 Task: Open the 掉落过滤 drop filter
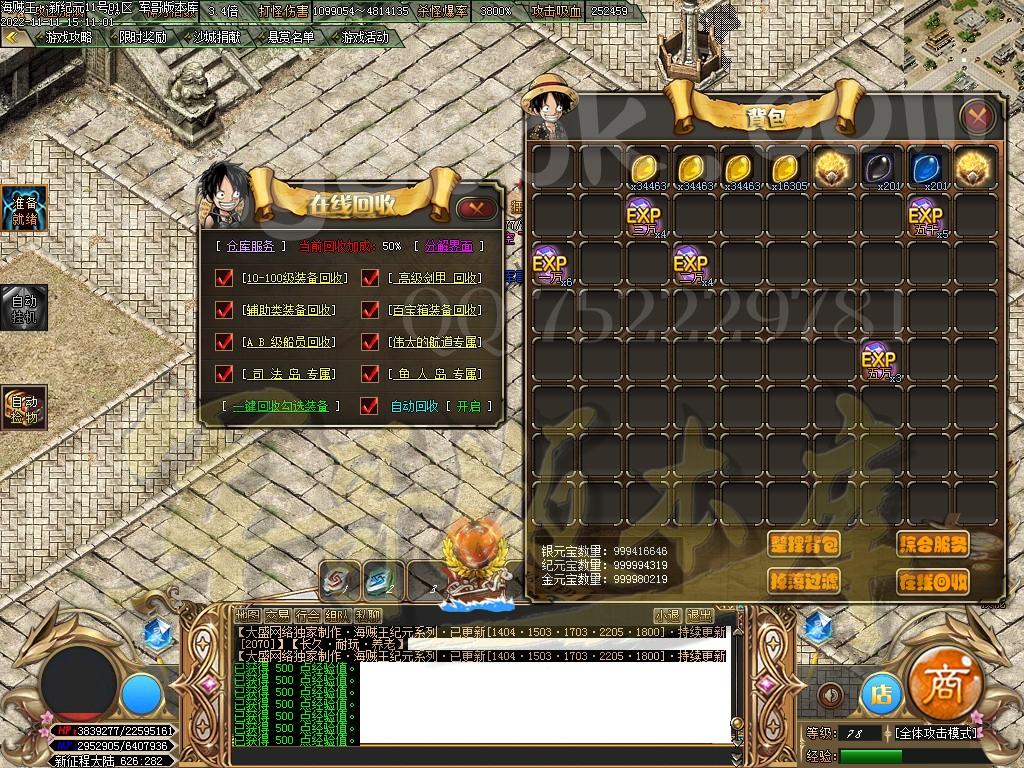pyautogui.click(x=804, y=581)
